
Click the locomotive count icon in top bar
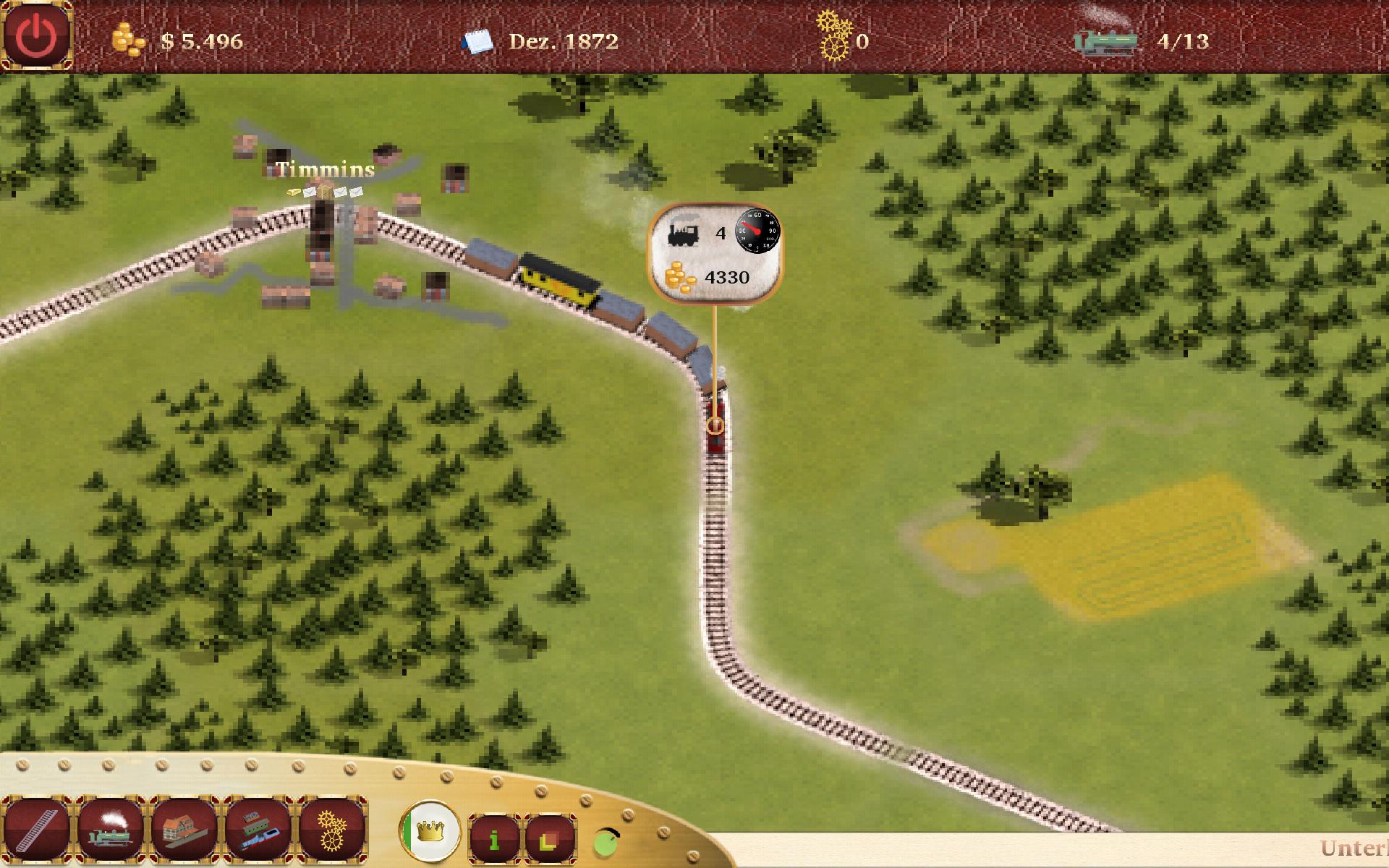pos(1105,41)
